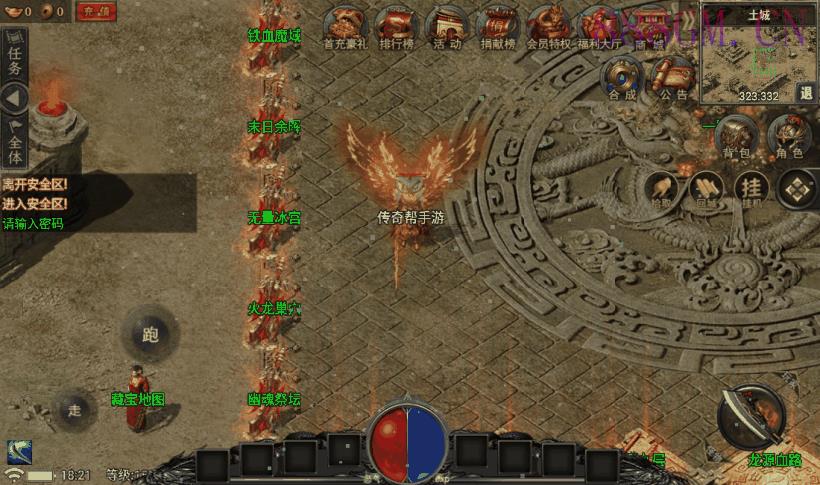The height and width of the screenshot is (485, 820).
Task: Open the 背包 backpack
Action: point(736,136)
